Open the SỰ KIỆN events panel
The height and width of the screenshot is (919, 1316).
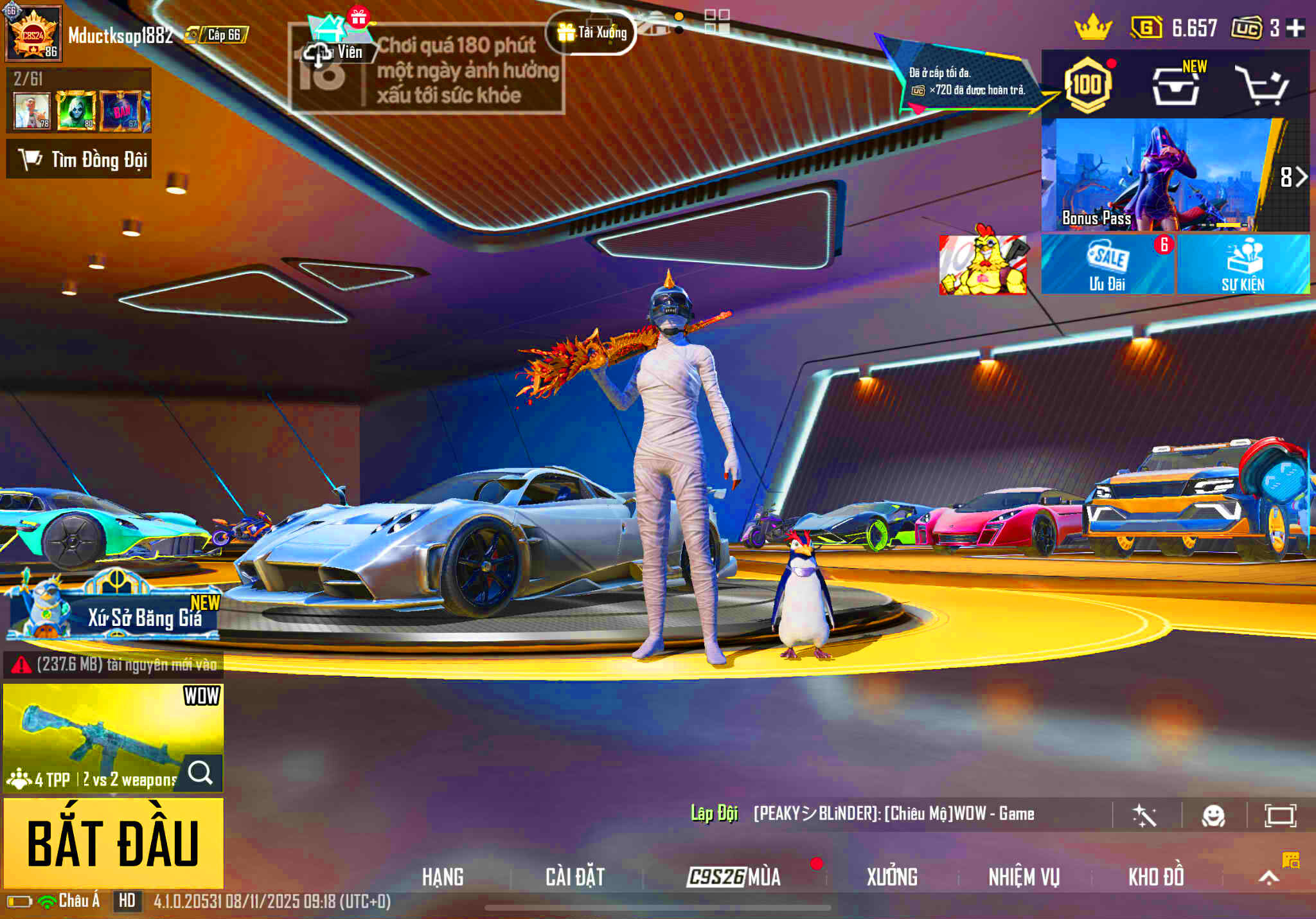coord(1243,265)
